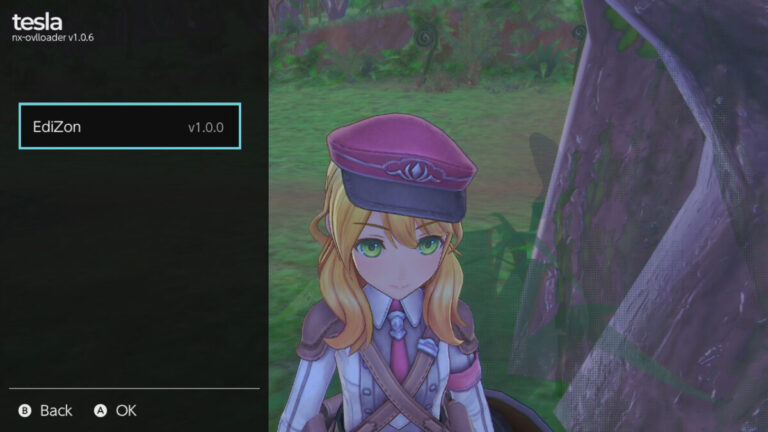
Task: Select the EdiZon overlay entry
Action: 130,127
